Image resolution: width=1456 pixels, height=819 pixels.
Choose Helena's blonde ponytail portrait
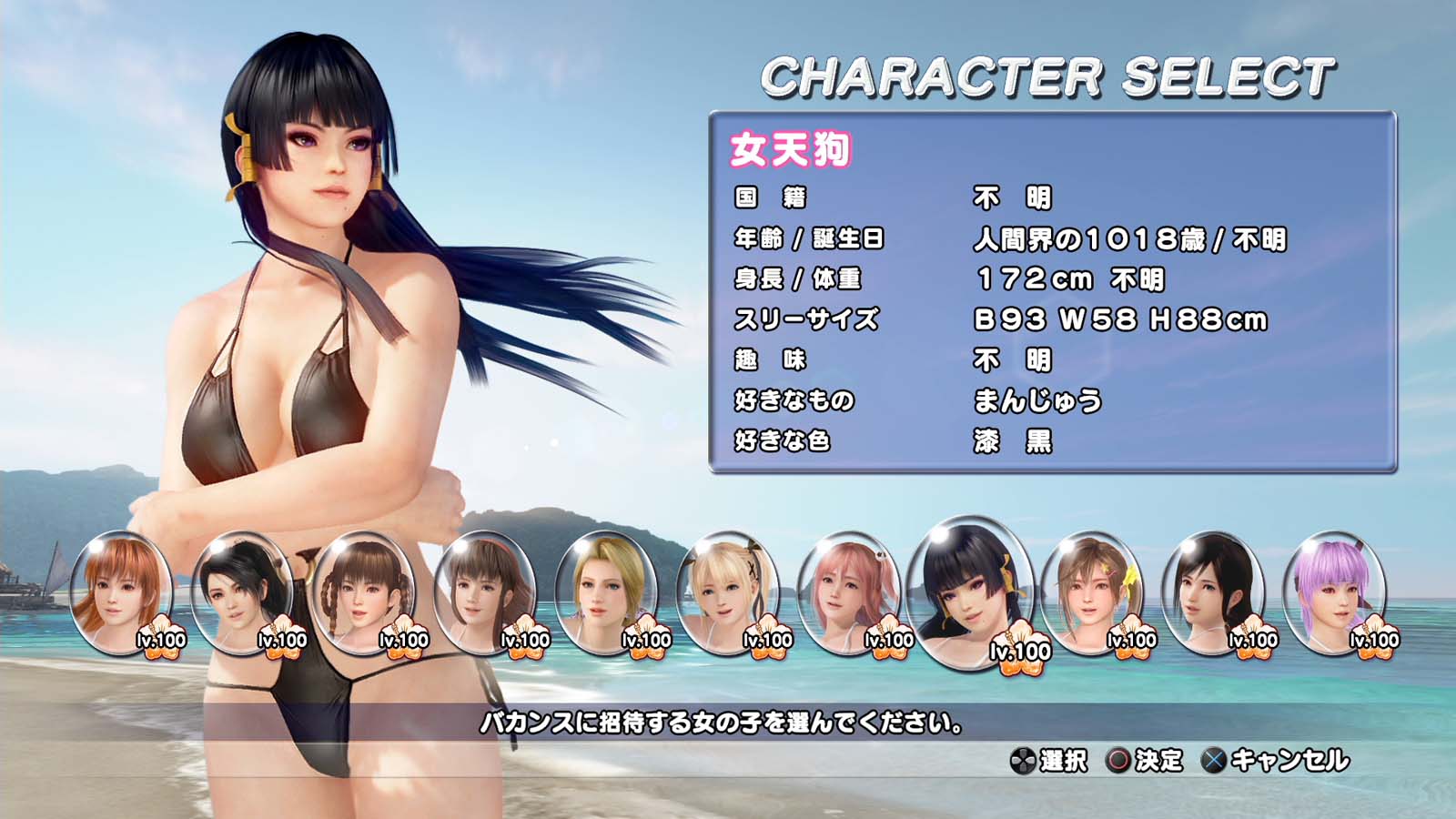(605, 591)
